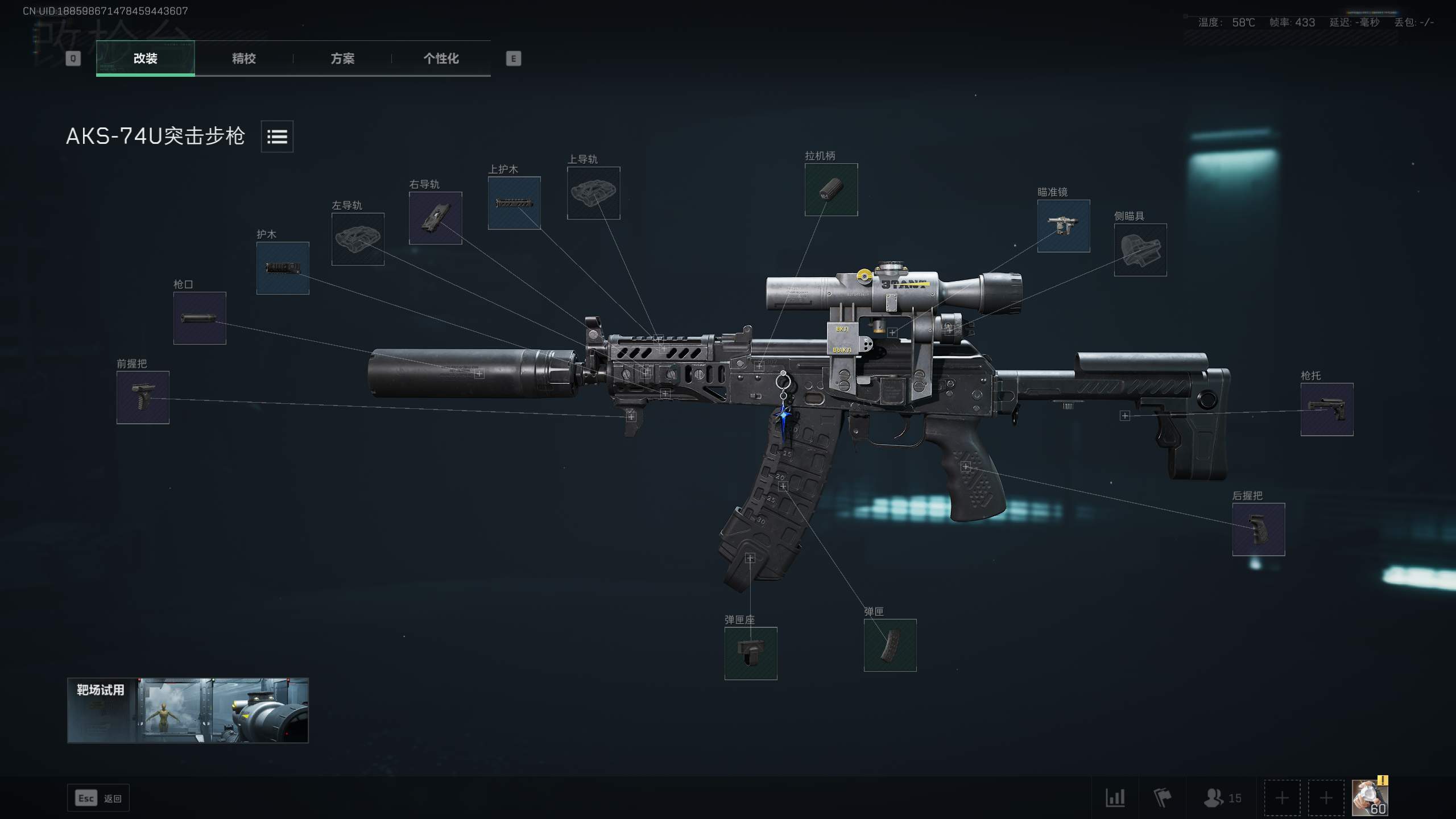Select the 侧瞄具 side sight slot
The width and height of the screenshot is (1456, 819).
pyautogui.click(x=1140, y=250)
